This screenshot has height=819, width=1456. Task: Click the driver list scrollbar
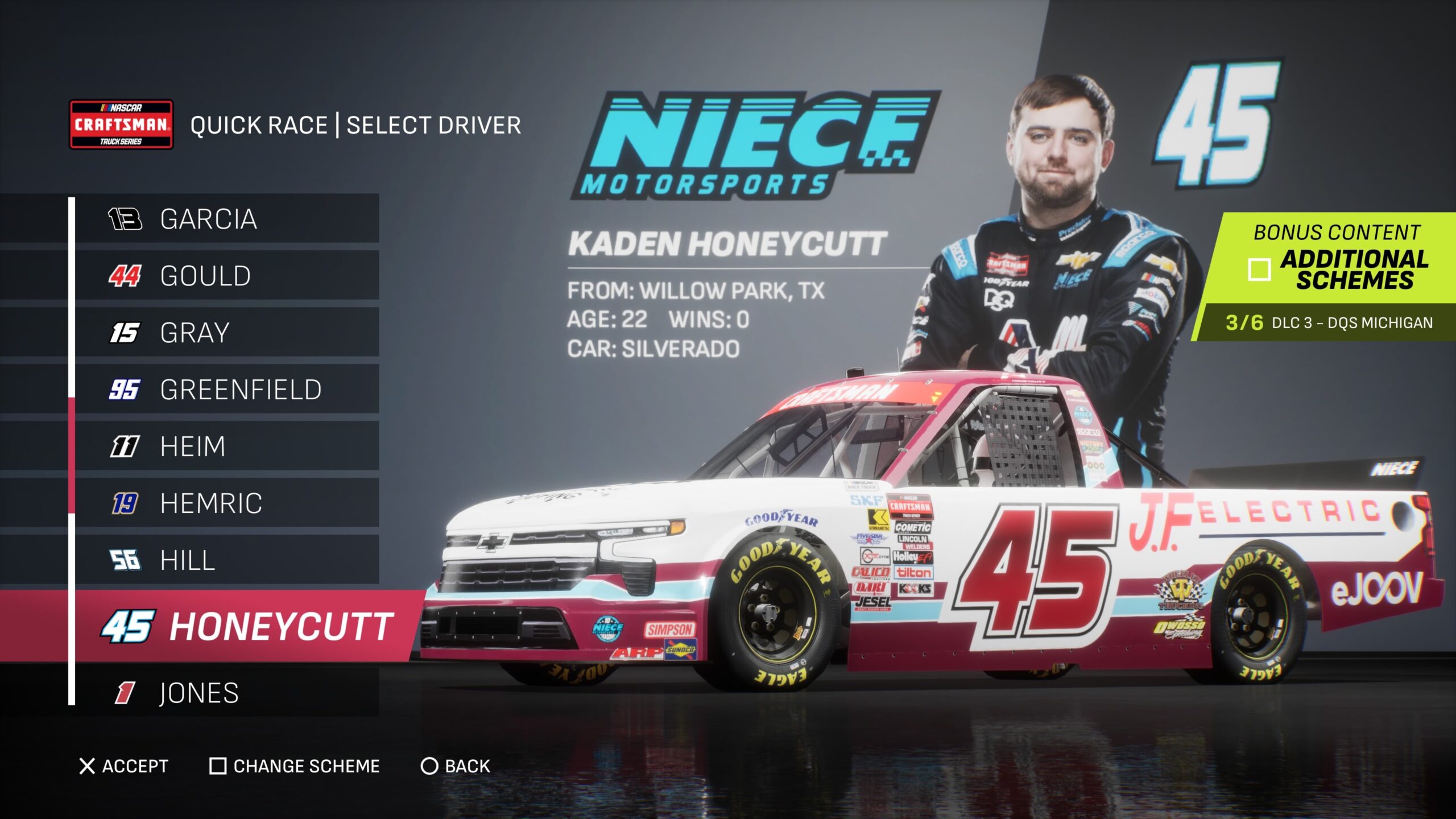(72, 455)
